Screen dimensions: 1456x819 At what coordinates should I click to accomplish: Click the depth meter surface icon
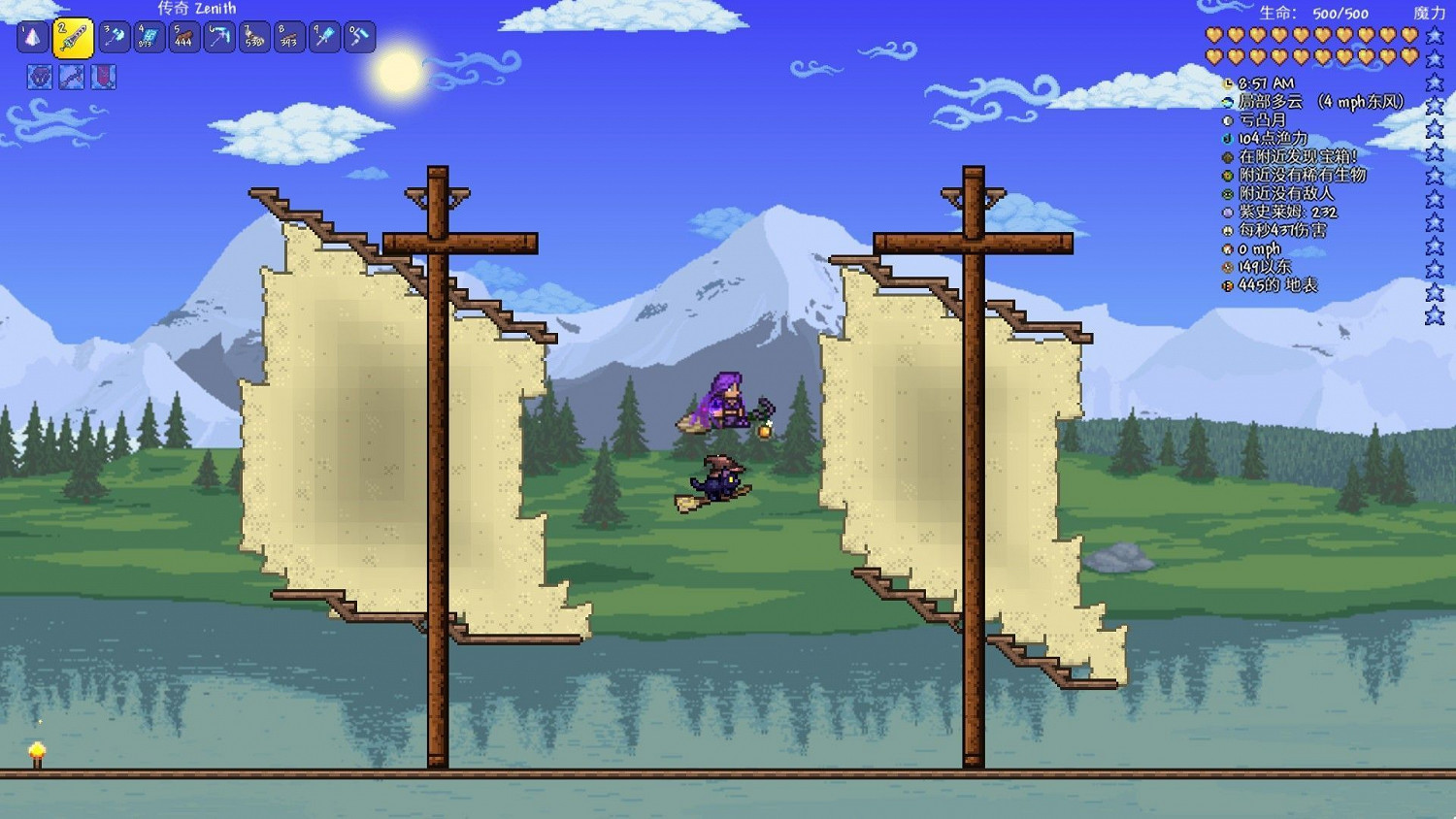point(1228,285)
